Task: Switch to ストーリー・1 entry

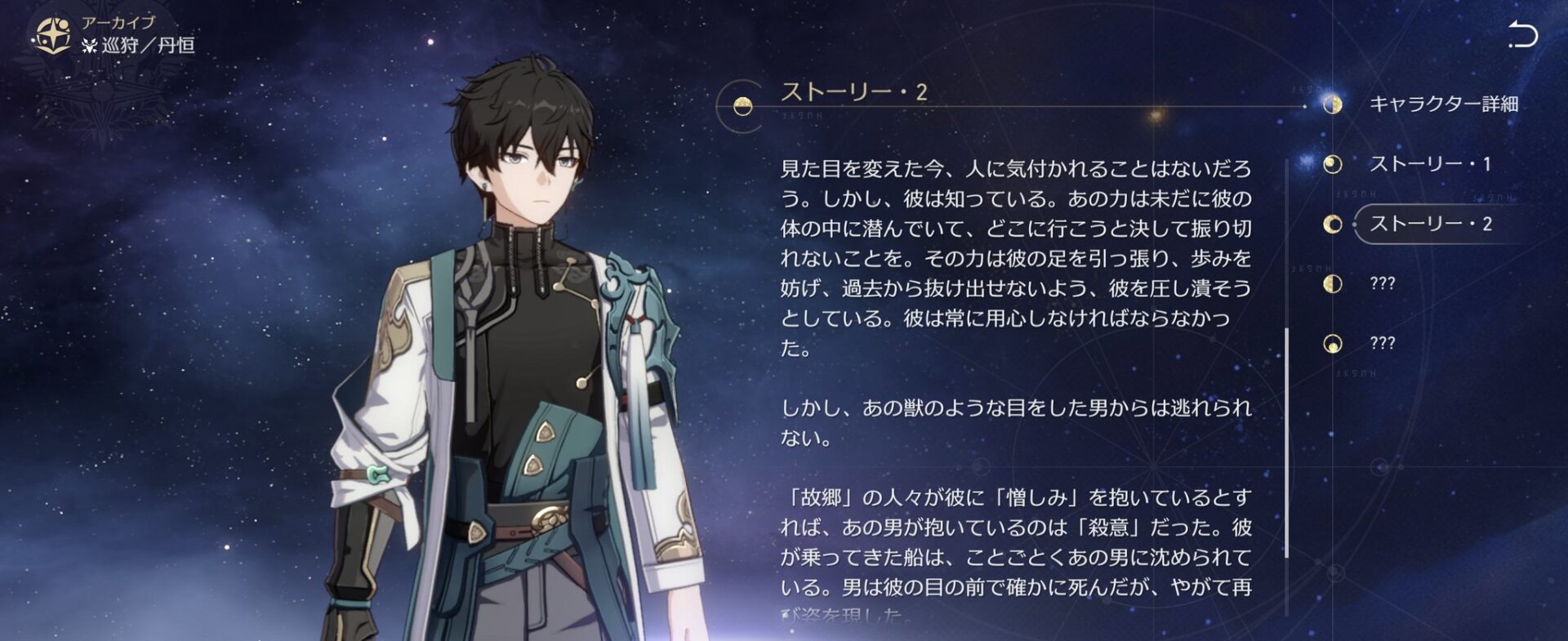Action: (x=1429, y=164)
